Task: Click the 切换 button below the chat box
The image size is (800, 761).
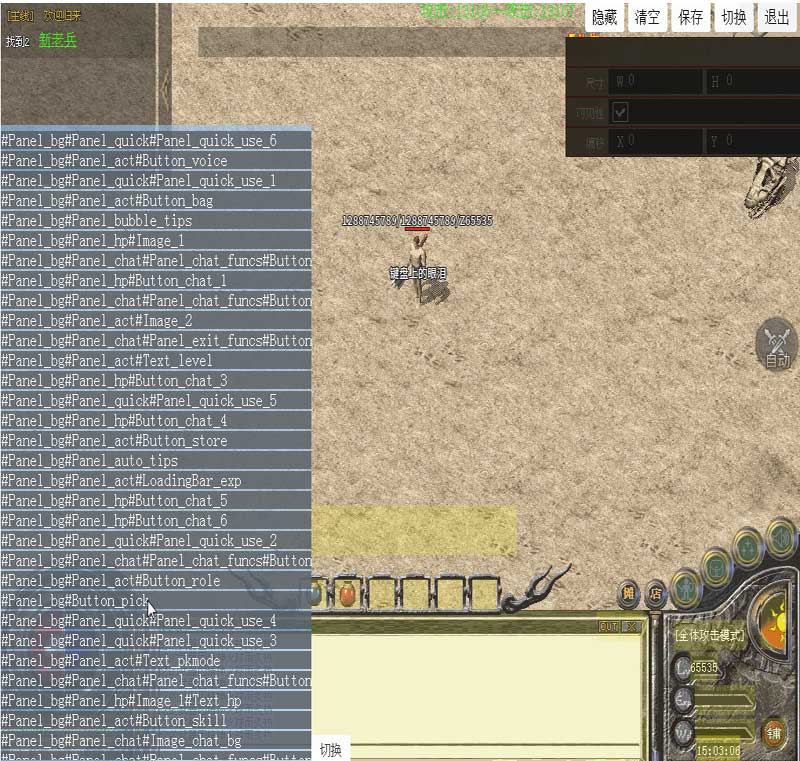Action: (x=331, y=750)
